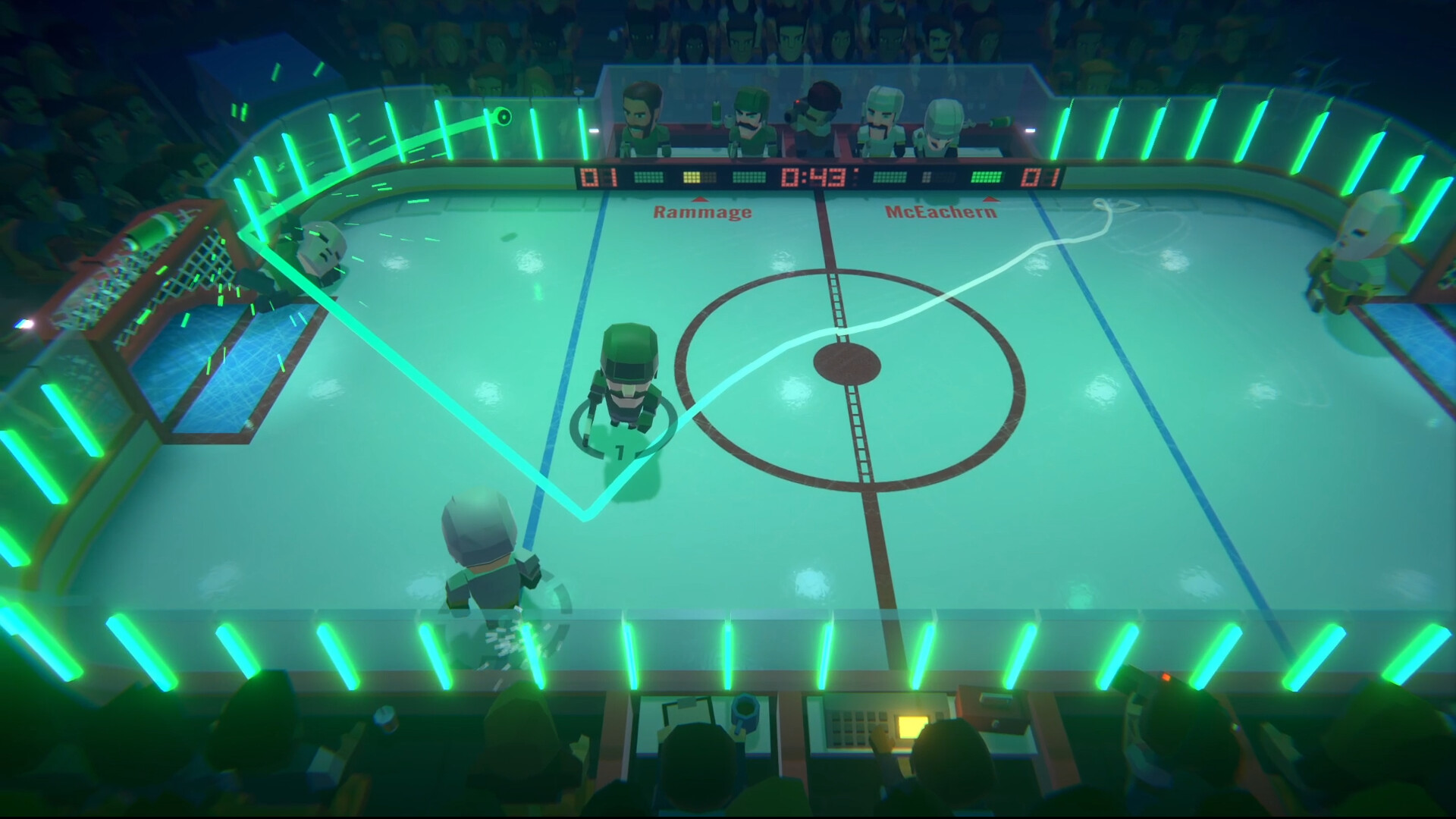Click the yellow indicator lights on the scoreboard
The height and width of the screenshot is (819, 1456).
click(x=692, y=178)
